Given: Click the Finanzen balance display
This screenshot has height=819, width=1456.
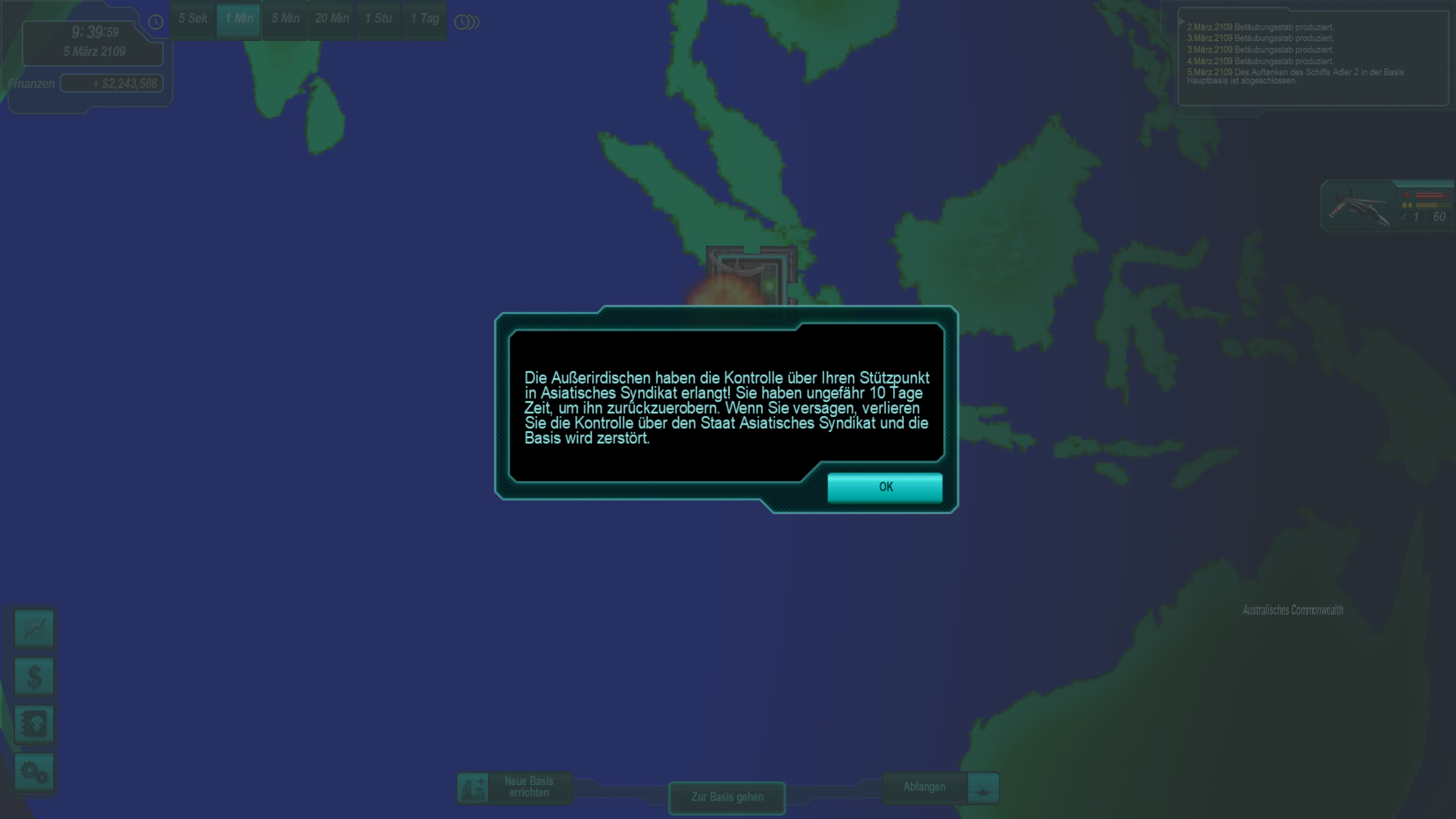Looking at the screenshot, I should 112,84.
